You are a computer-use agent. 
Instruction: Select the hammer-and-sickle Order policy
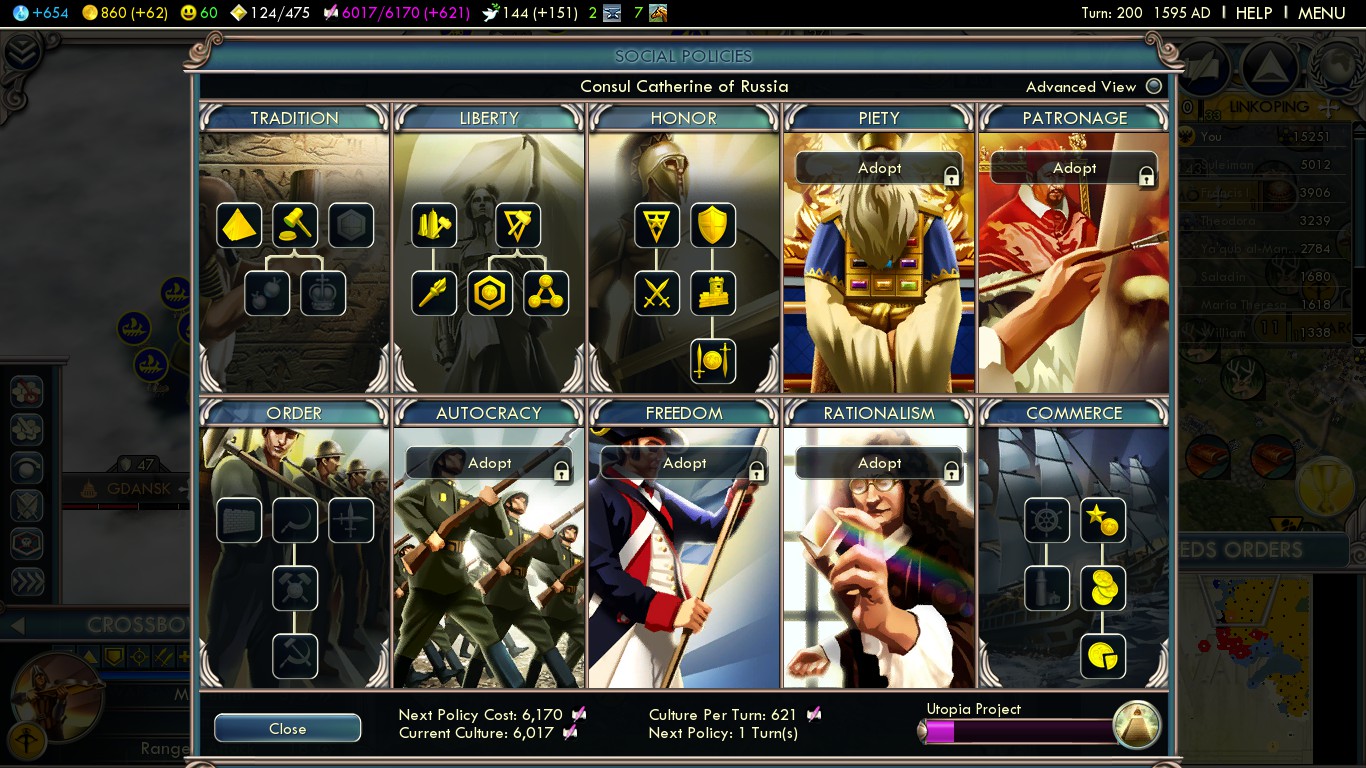[295, 657]
